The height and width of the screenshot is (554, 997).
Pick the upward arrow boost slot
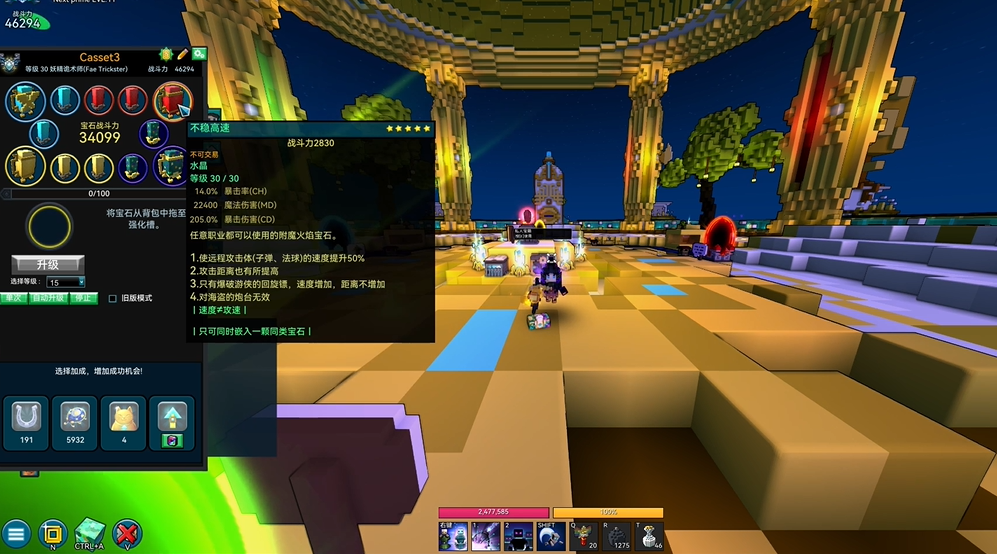[170, 421]
